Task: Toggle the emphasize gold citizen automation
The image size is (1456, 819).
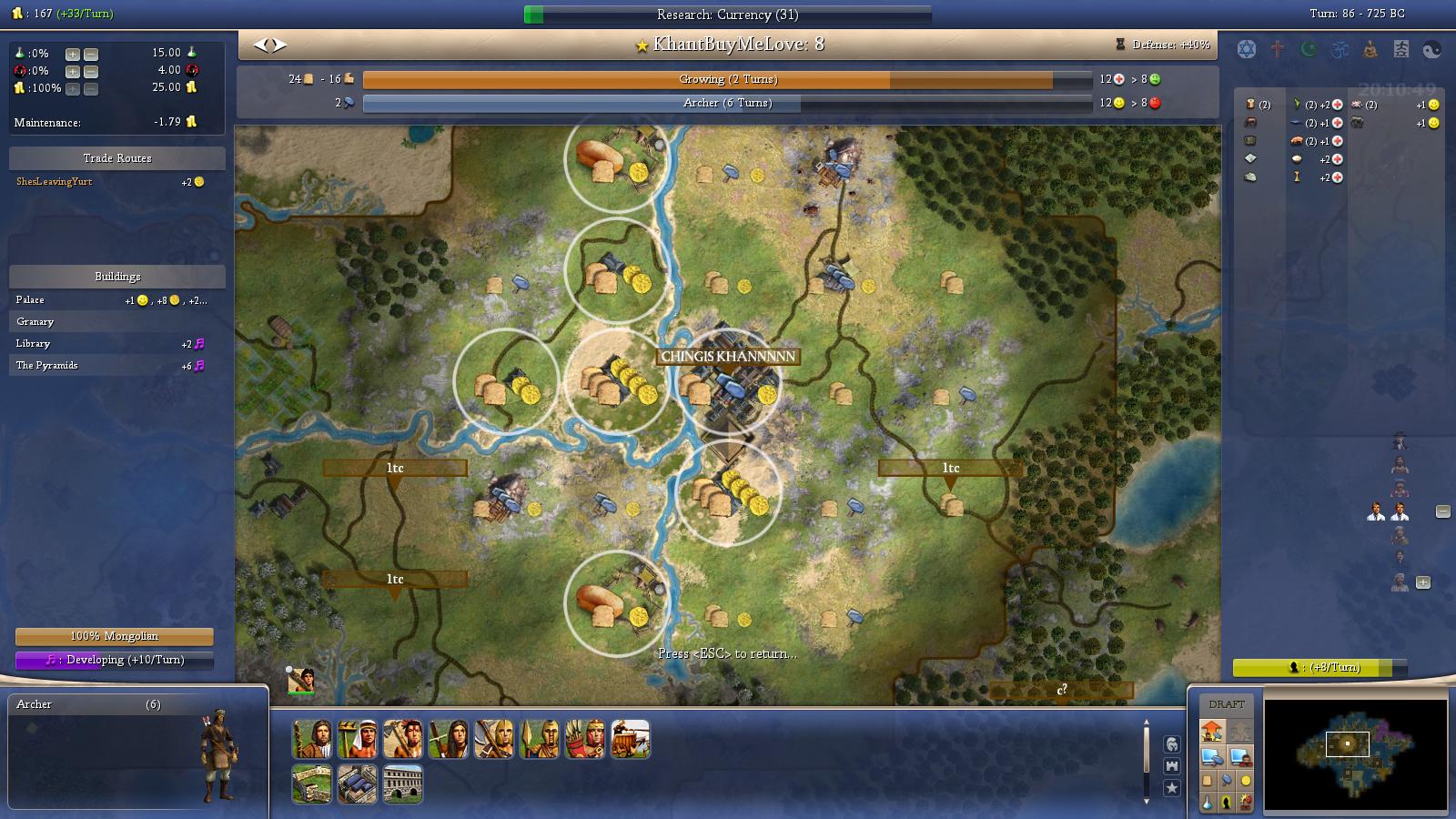Action: [1246, 780]
